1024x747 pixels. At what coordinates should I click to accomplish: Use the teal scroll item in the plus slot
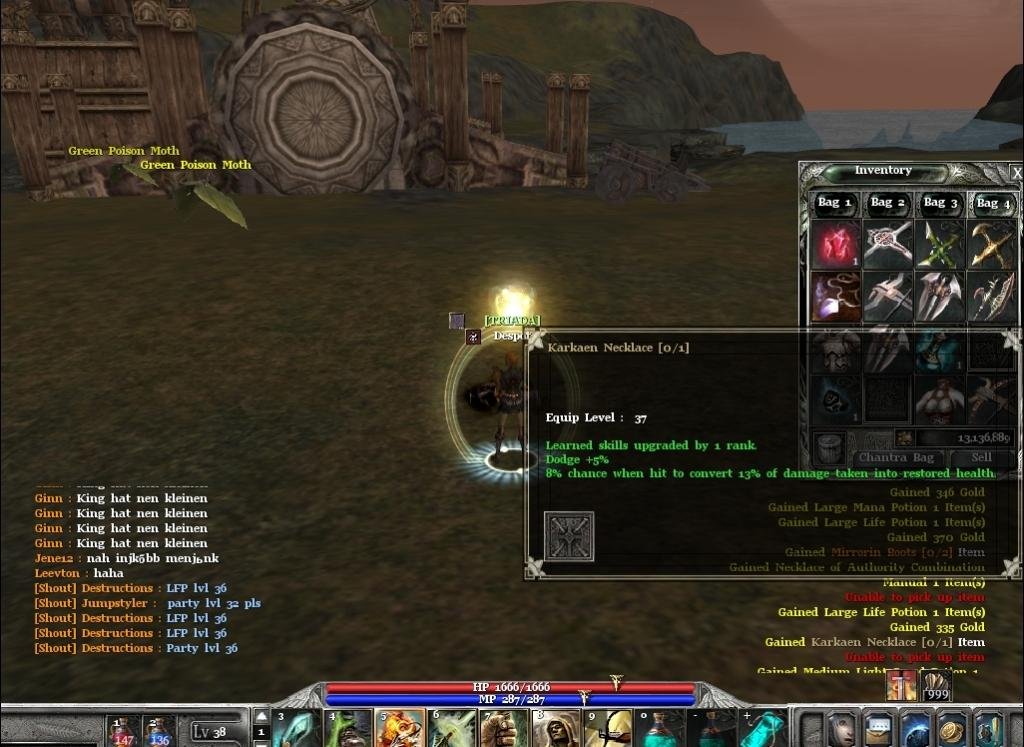[x=765, y=729]
